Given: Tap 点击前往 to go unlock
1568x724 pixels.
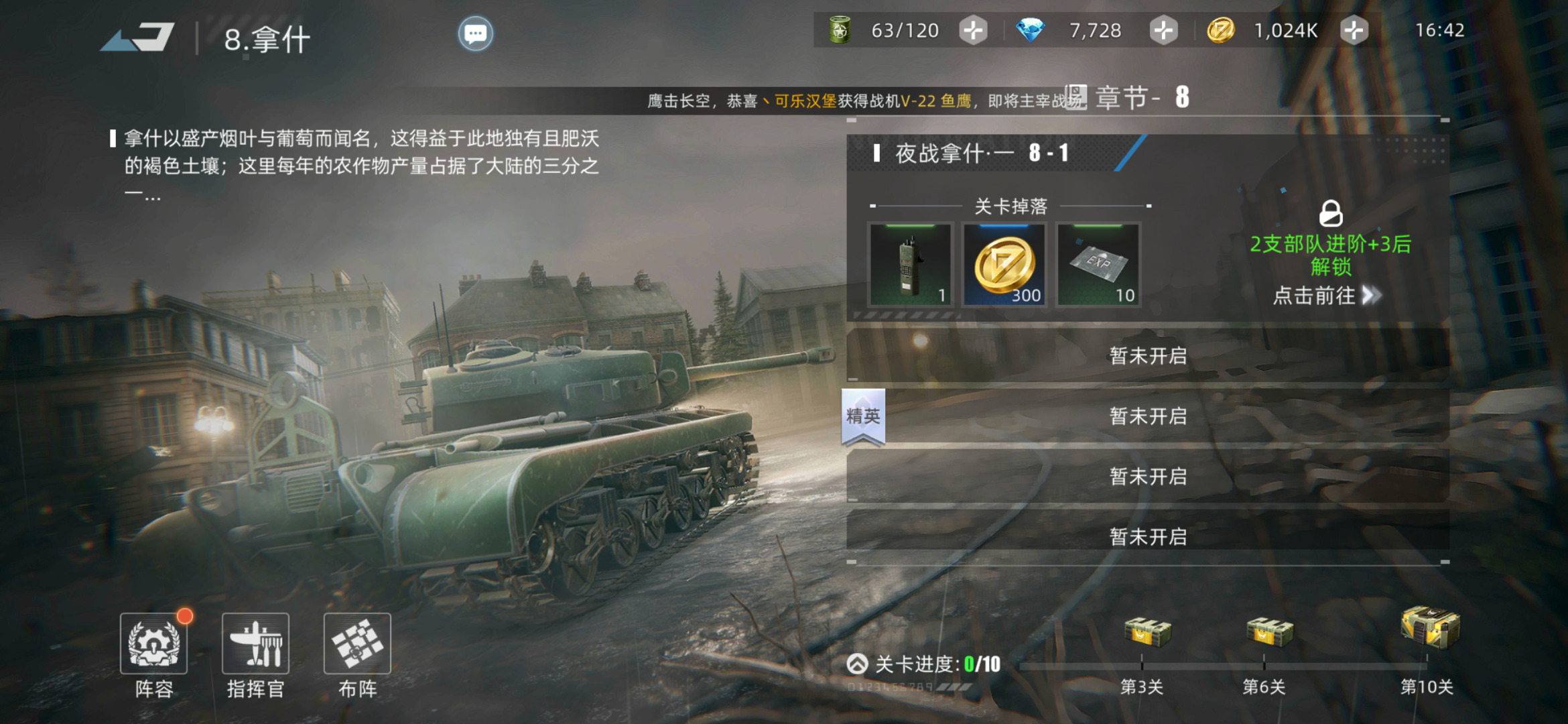Looking at the screenshot, I should [x=1327, y=296].
